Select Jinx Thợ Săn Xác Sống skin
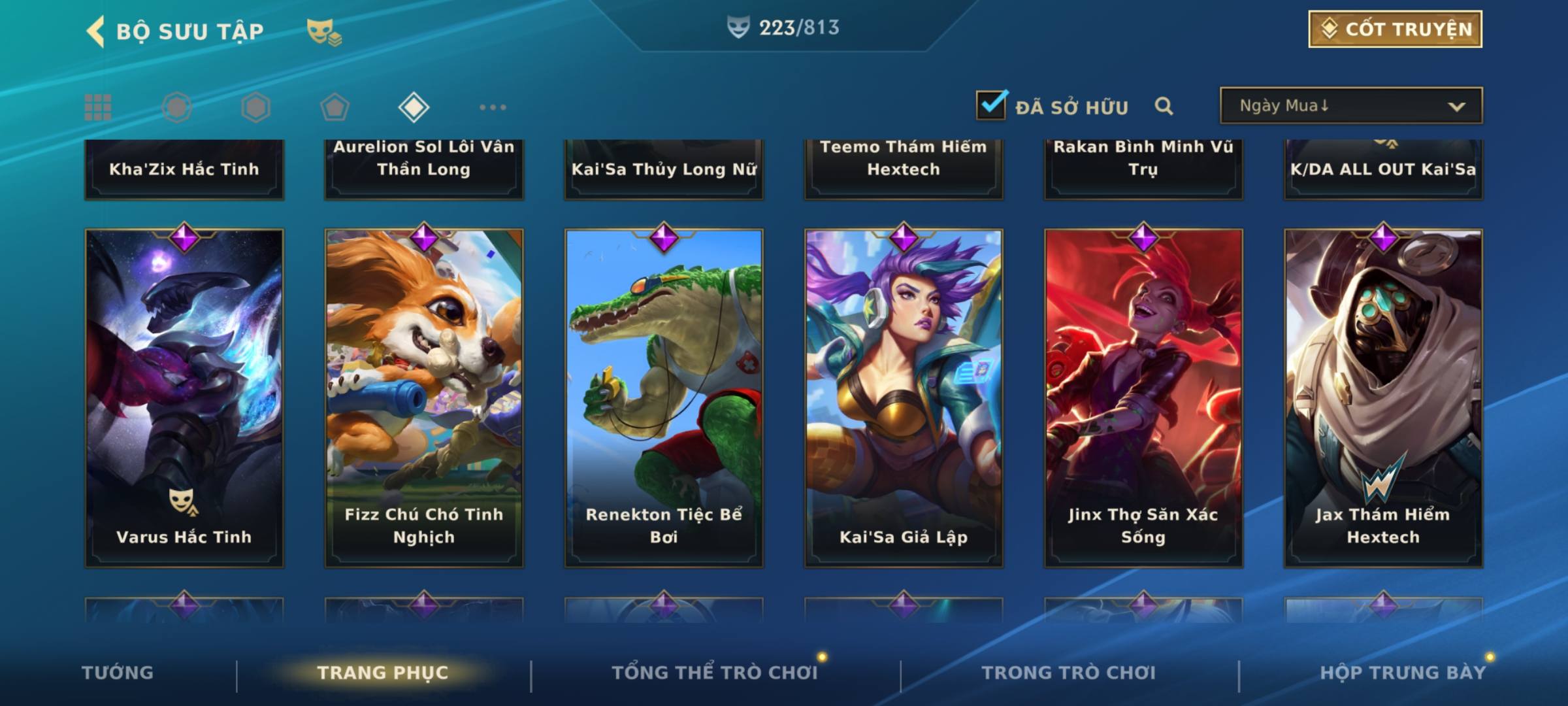Screen dimensions: 1568x706 click(1143, 397)
